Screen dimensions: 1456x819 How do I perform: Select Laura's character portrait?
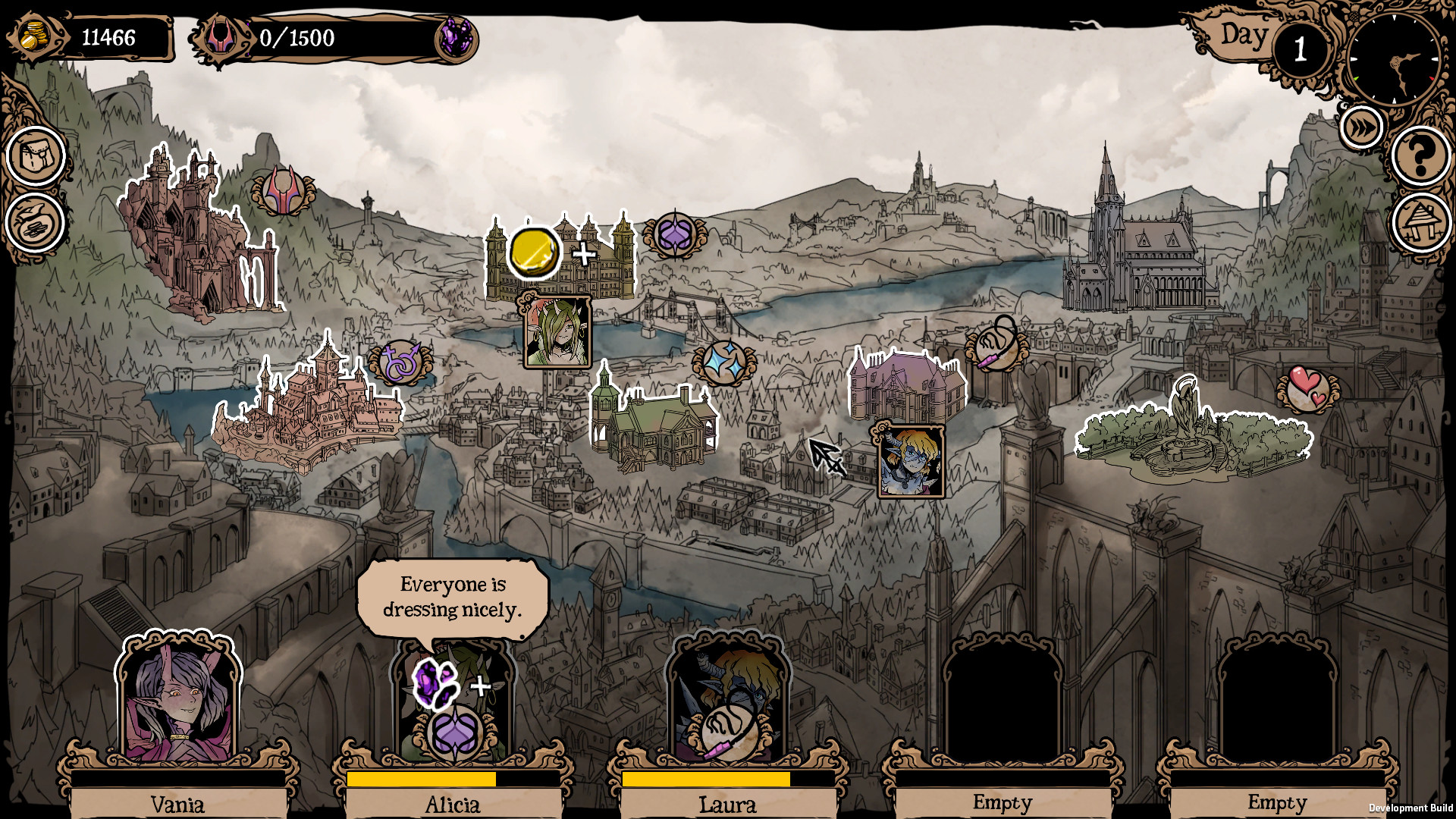(x=728, y=698)
